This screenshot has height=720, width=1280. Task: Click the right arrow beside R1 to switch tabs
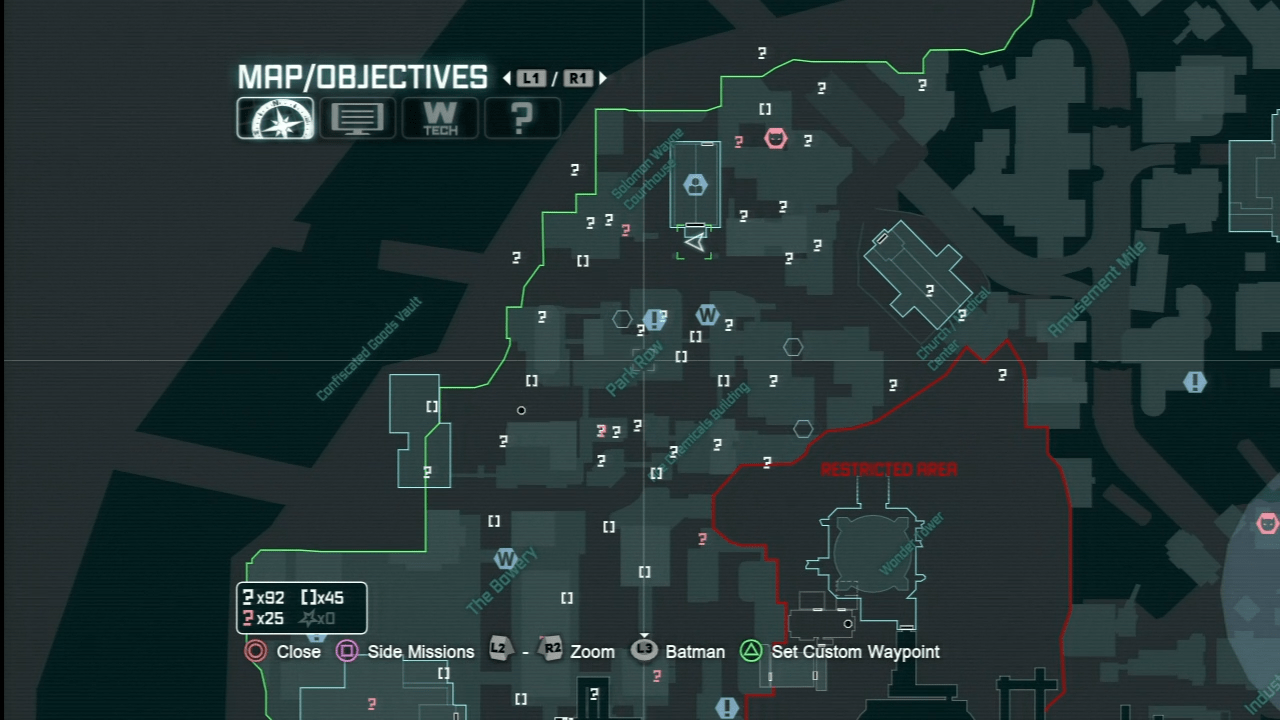tap(602, 78)
